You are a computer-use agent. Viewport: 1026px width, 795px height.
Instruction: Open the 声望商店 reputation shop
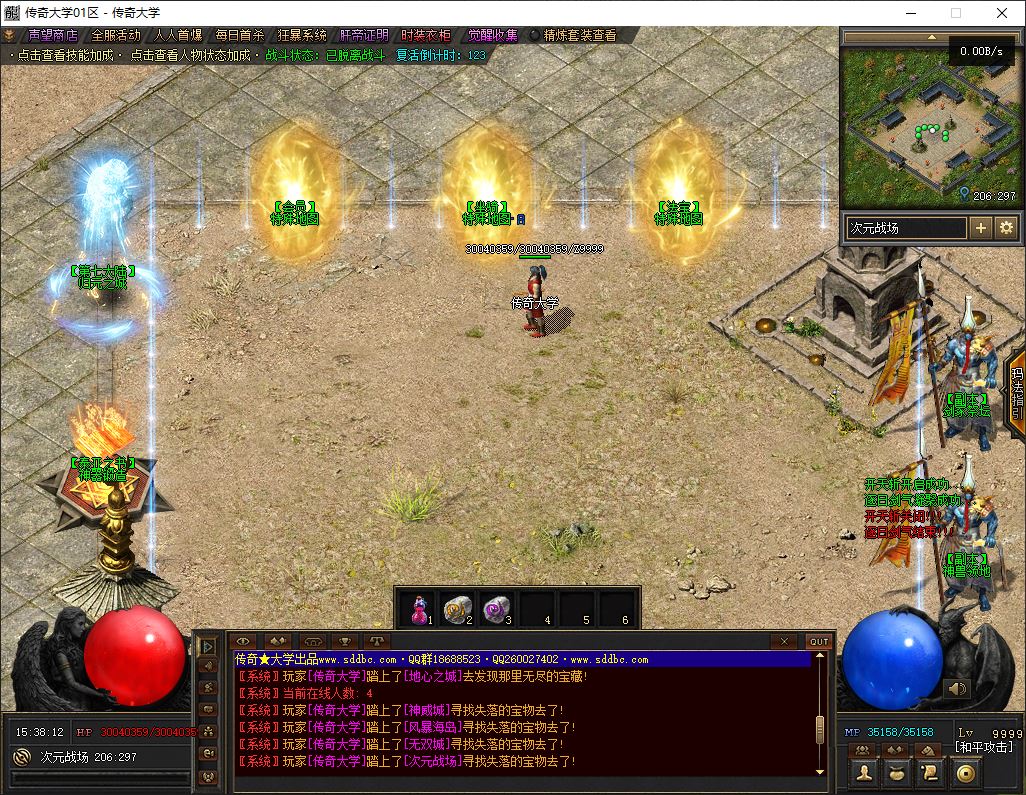click(52, 35)
